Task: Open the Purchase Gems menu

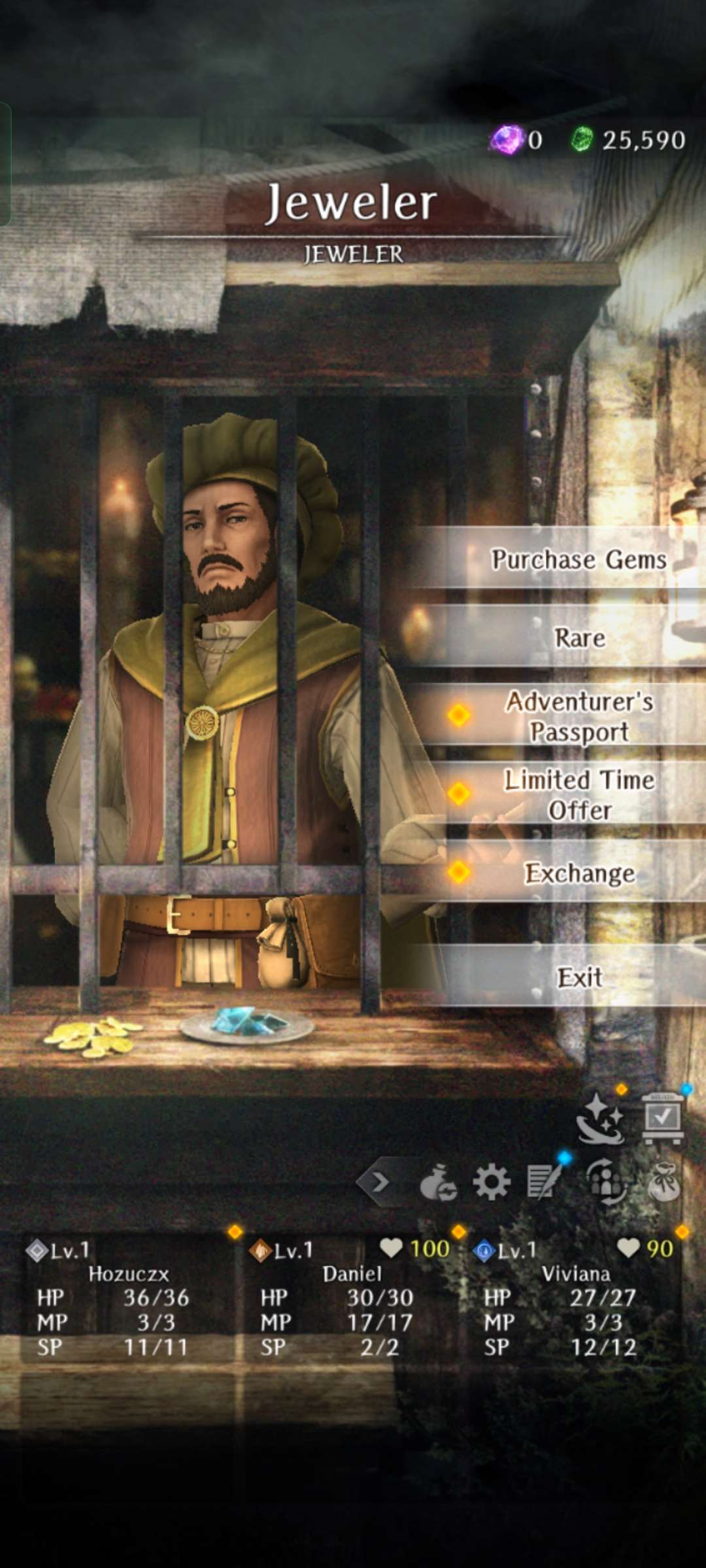Action: pos(578,559)
